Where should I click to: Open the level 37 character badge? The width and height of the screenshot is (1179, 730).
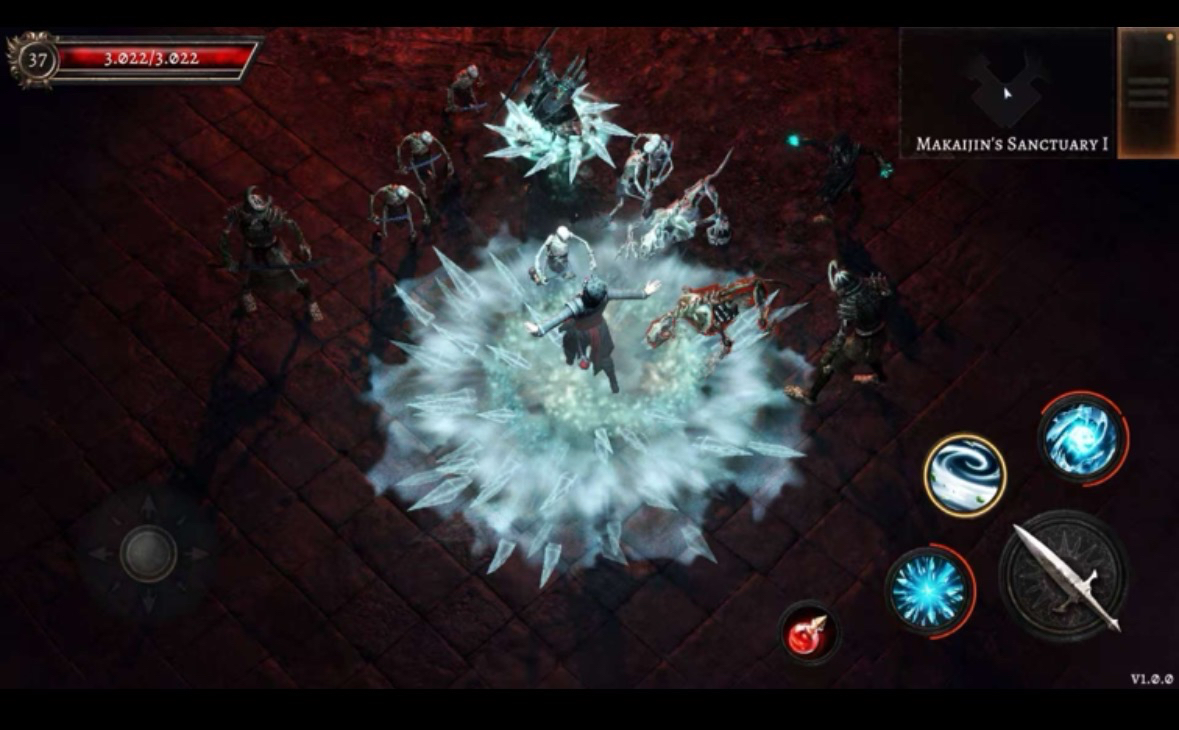tap(36, 60)
